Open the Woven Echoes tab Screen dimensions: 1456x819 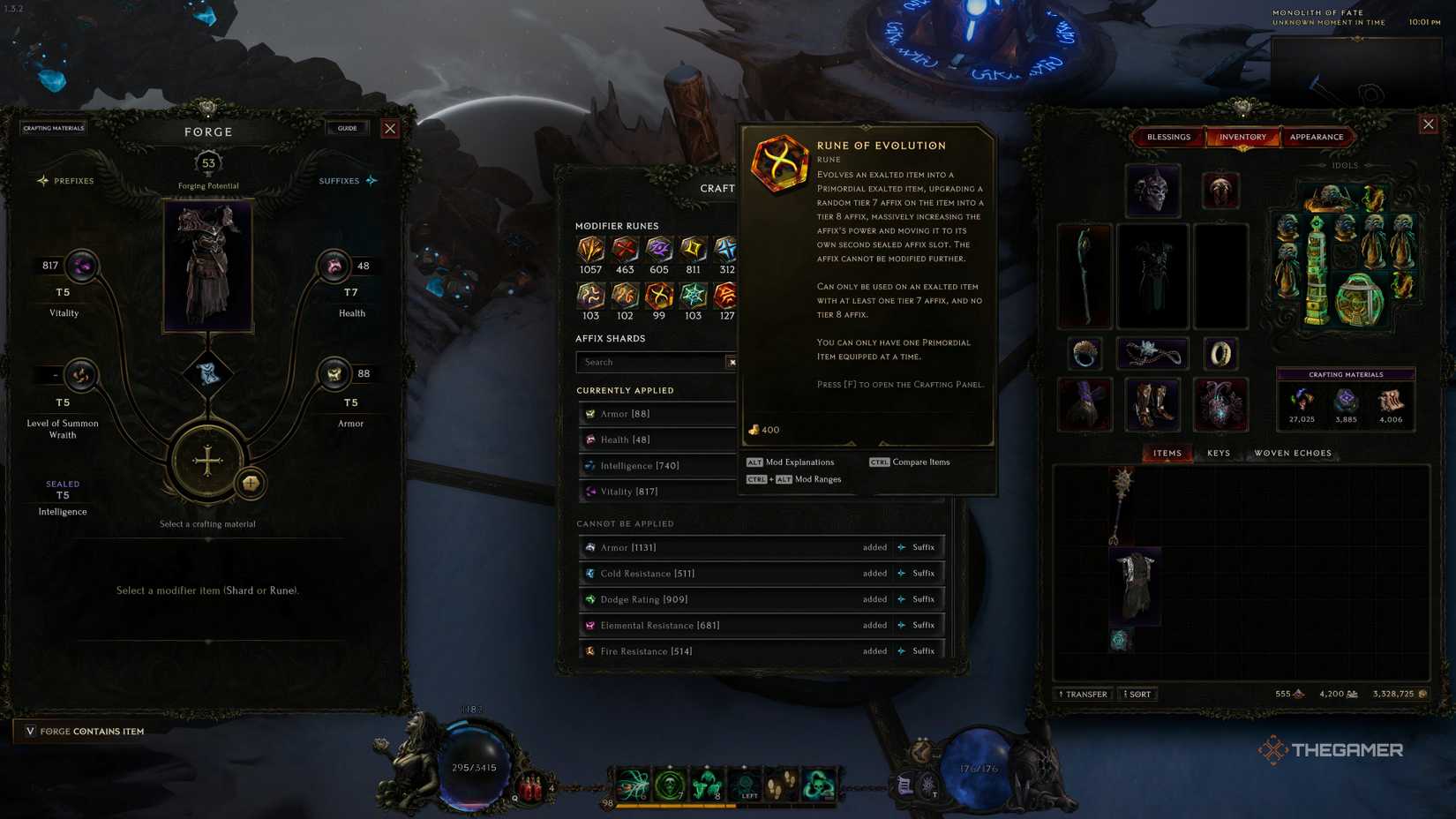[1293, 453]
